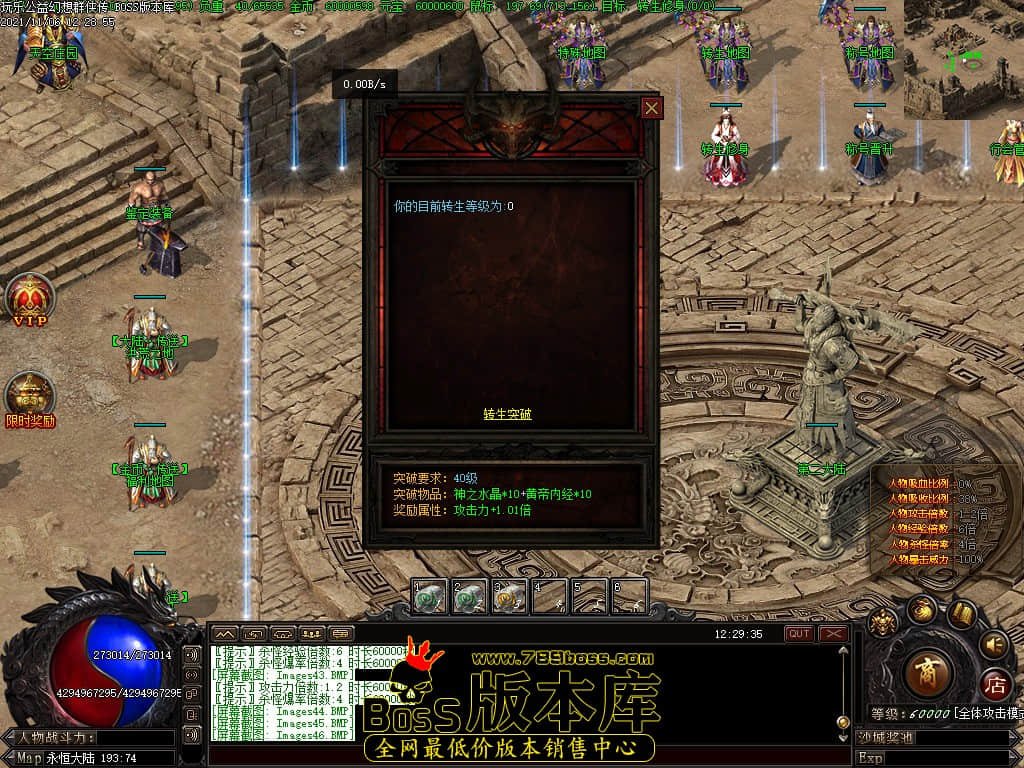Click the QUT button on chat bar
This screenshot has width=1024, height=768.
click(x=799, y=634)
